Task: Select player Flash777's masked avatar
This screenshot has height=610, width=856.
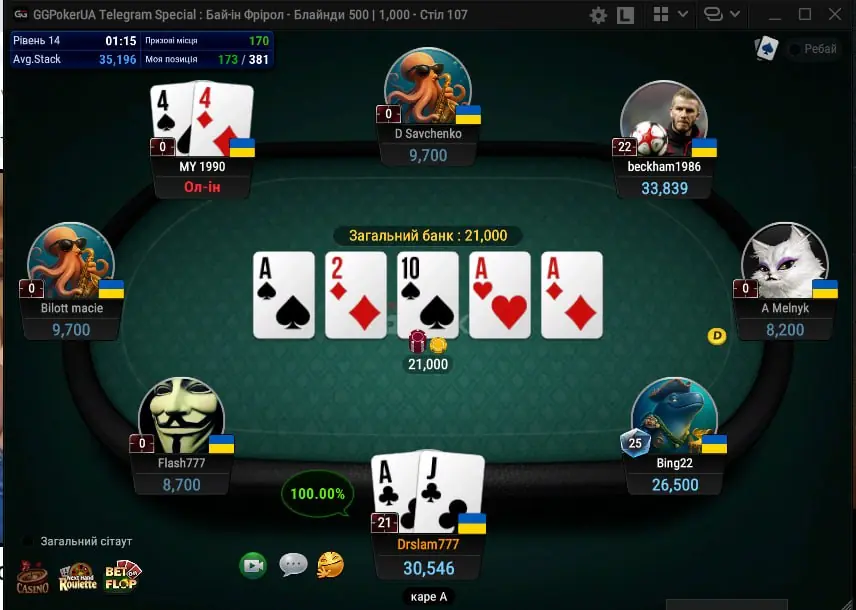Action: (181, 417)
